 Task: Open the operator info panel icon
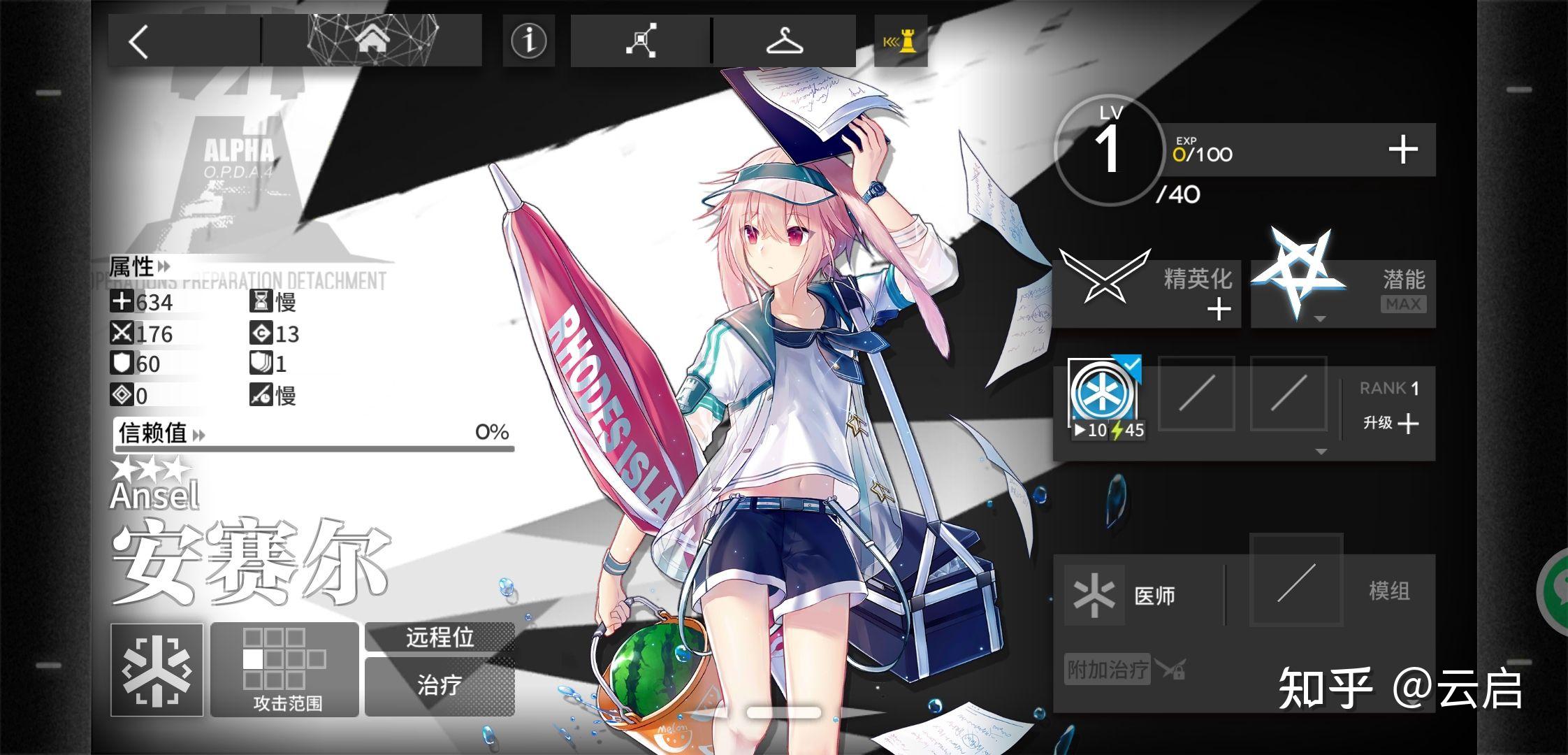528,42
